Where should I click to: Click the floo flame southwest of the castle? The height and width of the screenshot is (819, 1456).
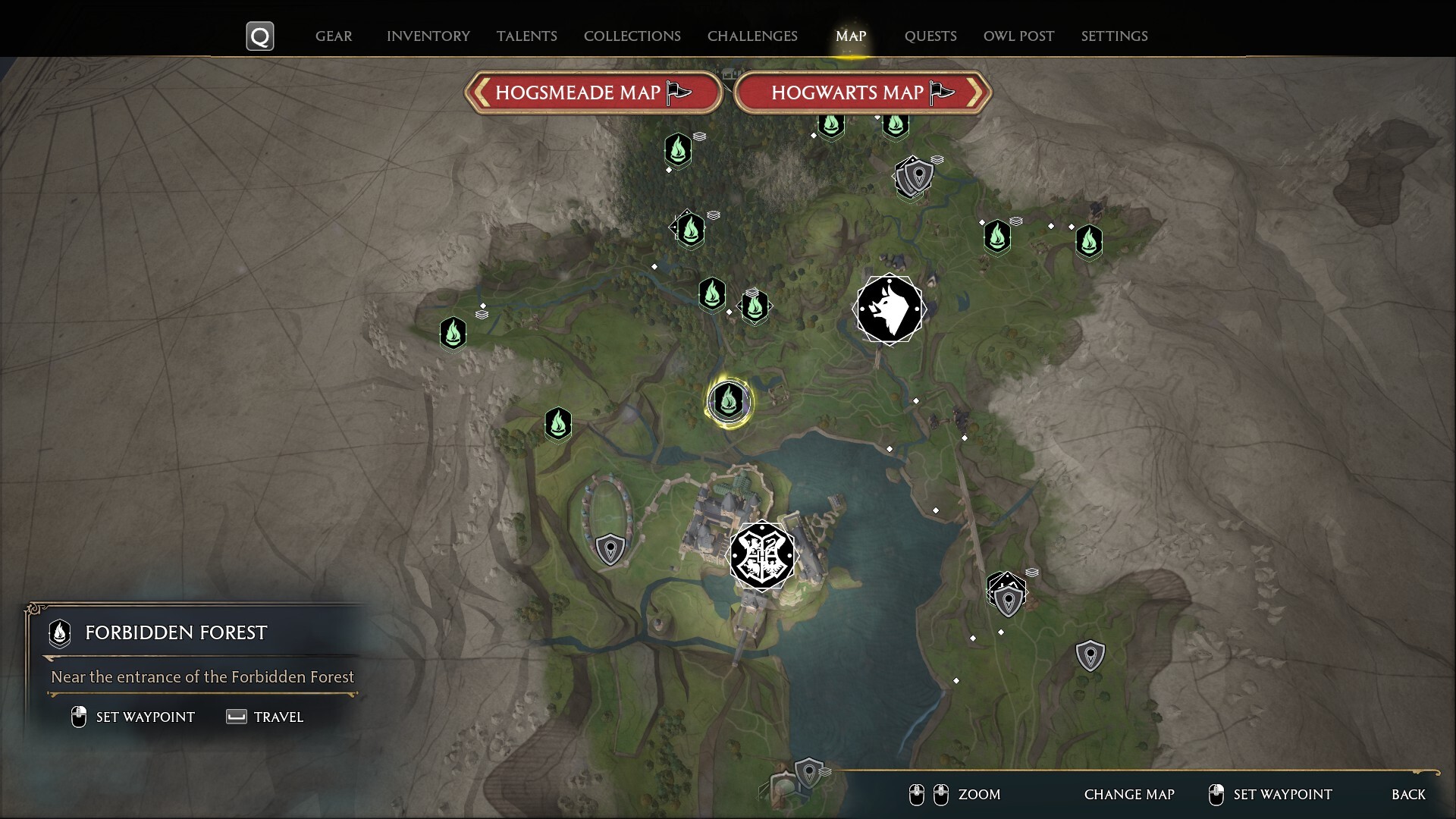click(558, 425)
